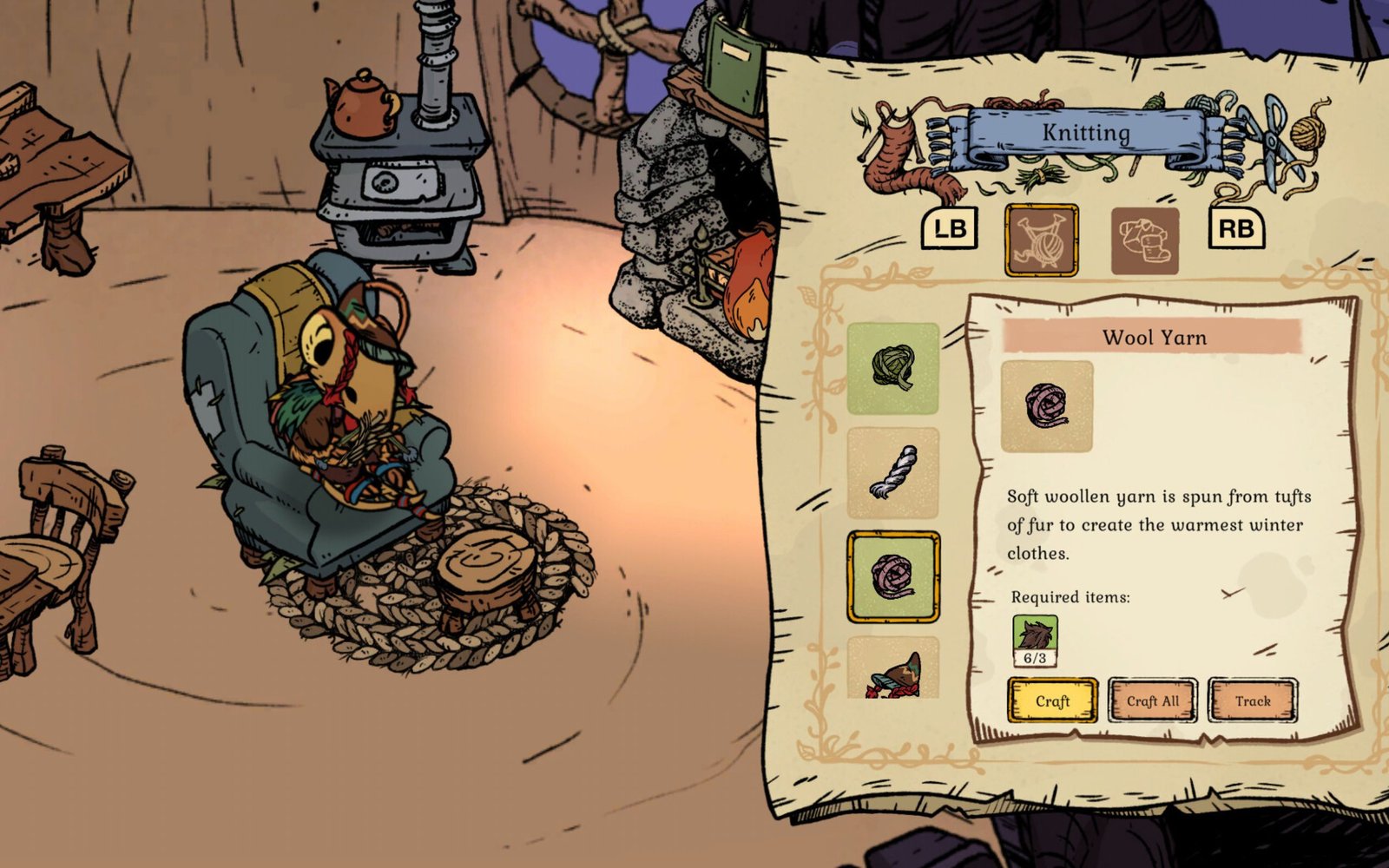Select the green yarn ball recipe
This screenshot has width=1389, height=868.
tap(894, 369)
